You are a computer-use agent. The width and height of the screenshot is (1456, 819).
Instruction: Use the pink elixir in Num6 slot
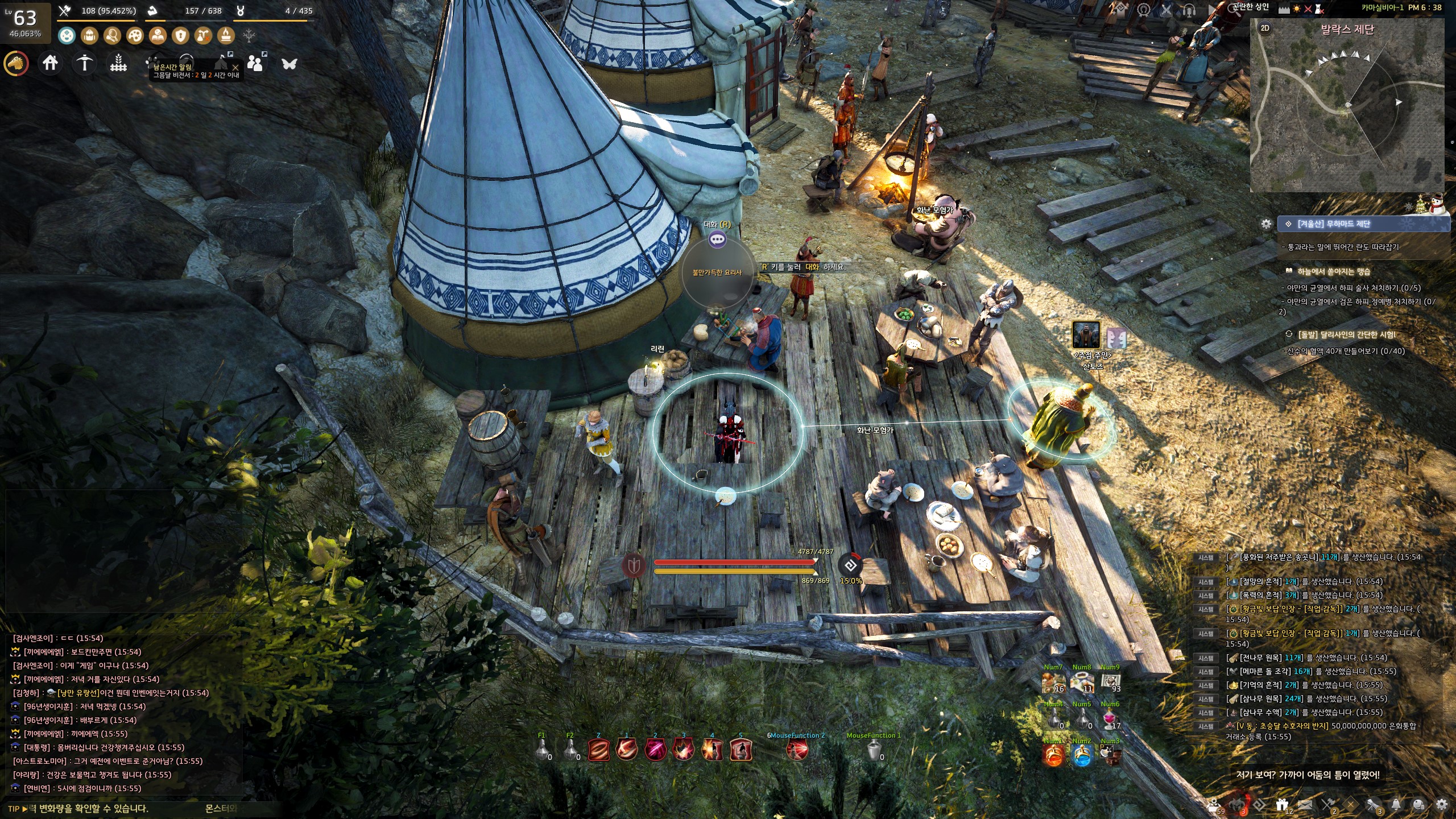1109,719
